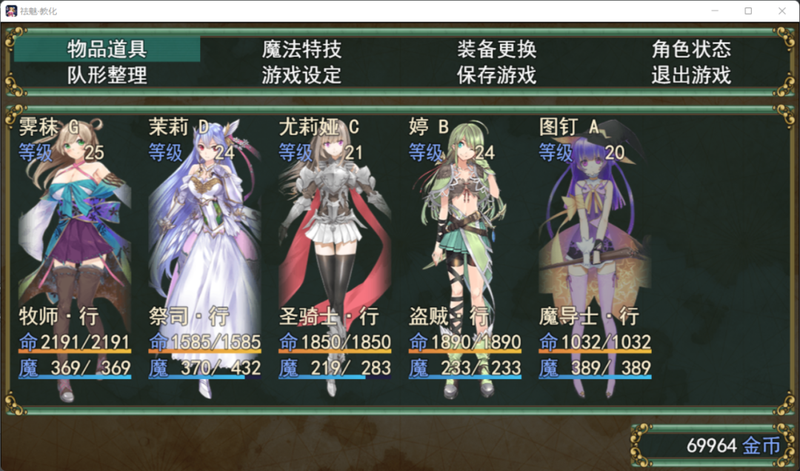Open 队形整理 formation arrangement

pyautogui.click(x=107, y=75)
